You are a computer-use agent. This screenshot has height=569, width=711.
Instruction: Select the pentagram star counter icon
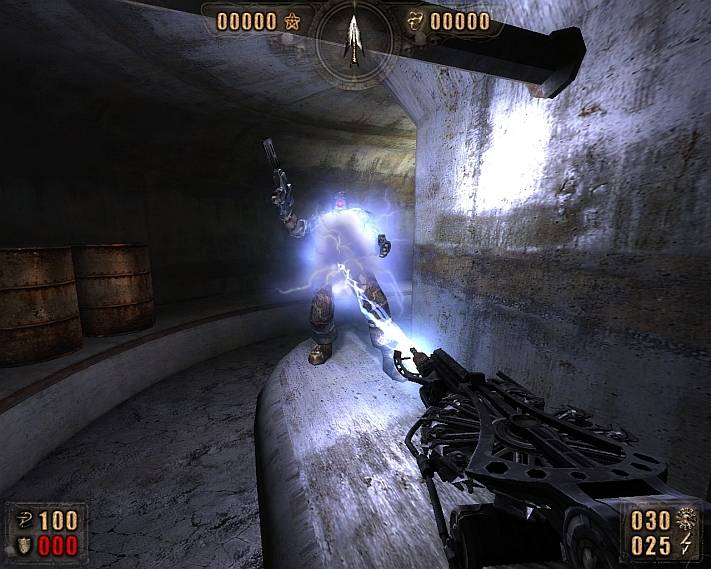coord(294,21)
